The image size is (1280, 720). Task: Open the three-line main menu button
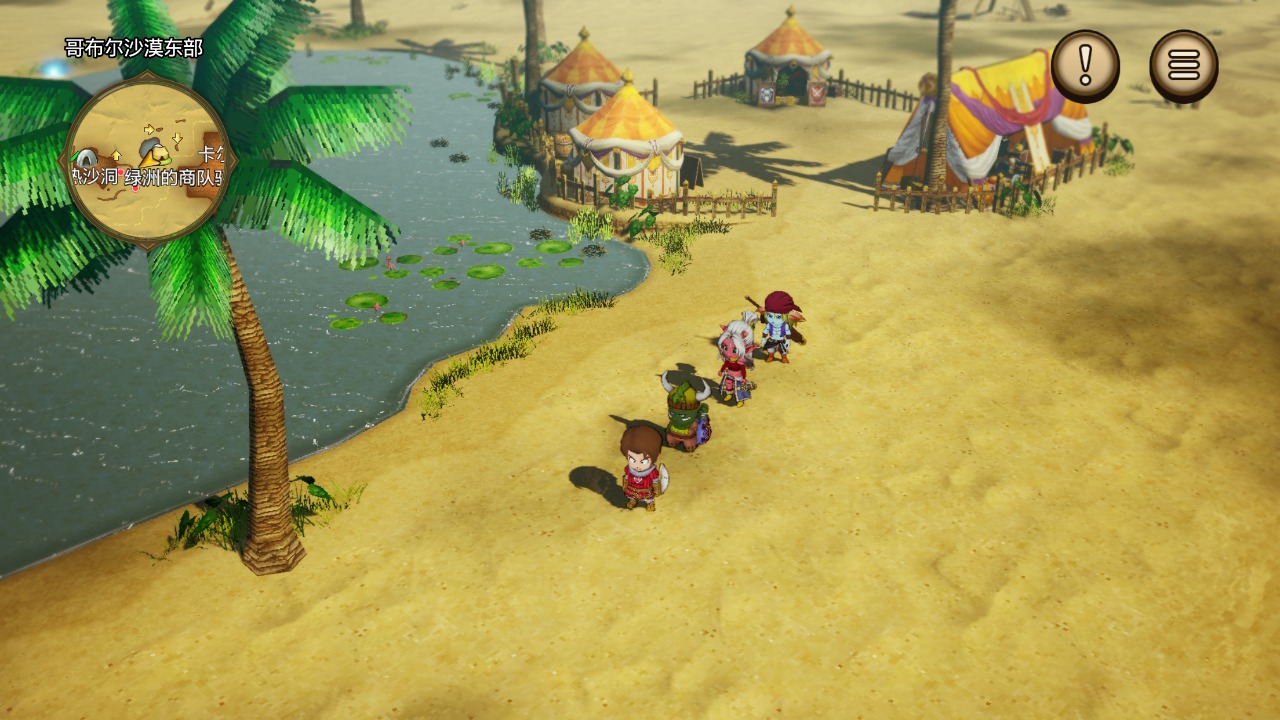(x=1183, y=66)
